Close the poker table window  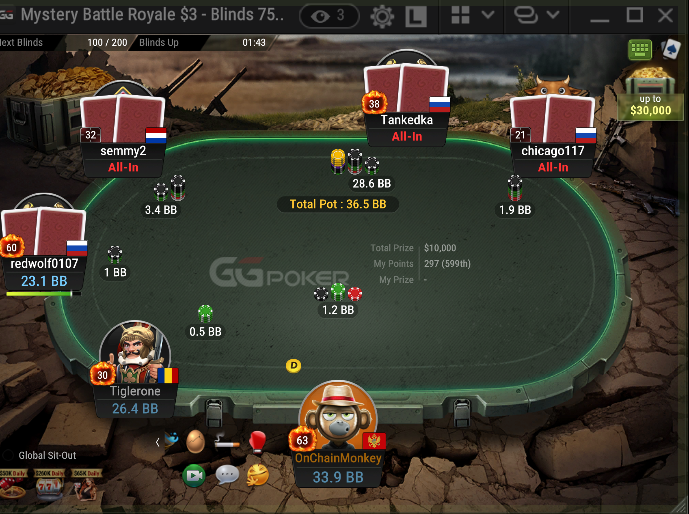668,16
